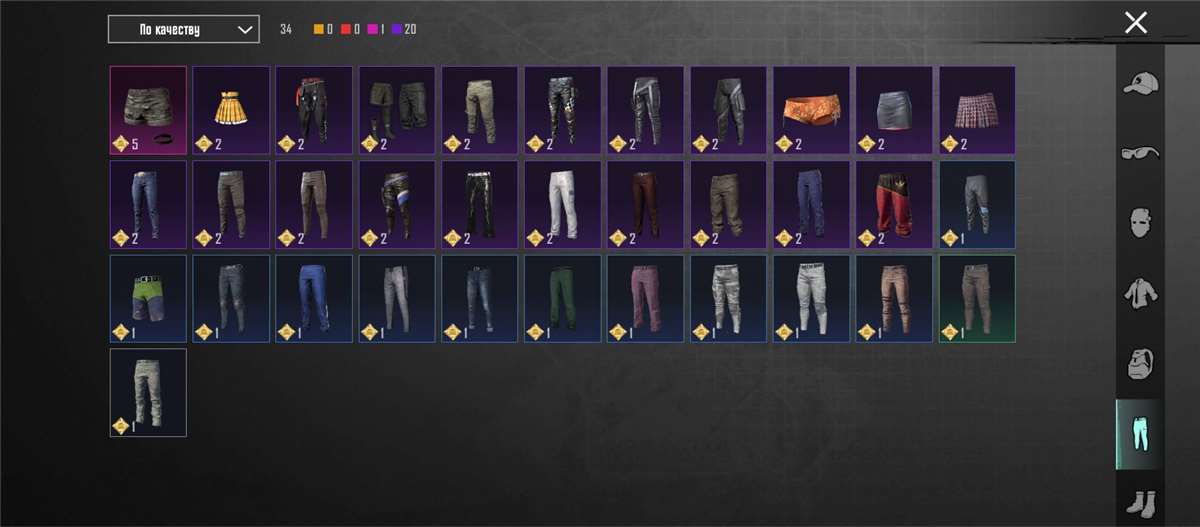1200x527 pixels.
Task: Switch to the backpack category tab
Action: pyautogui.click(x=1140, y=363)
